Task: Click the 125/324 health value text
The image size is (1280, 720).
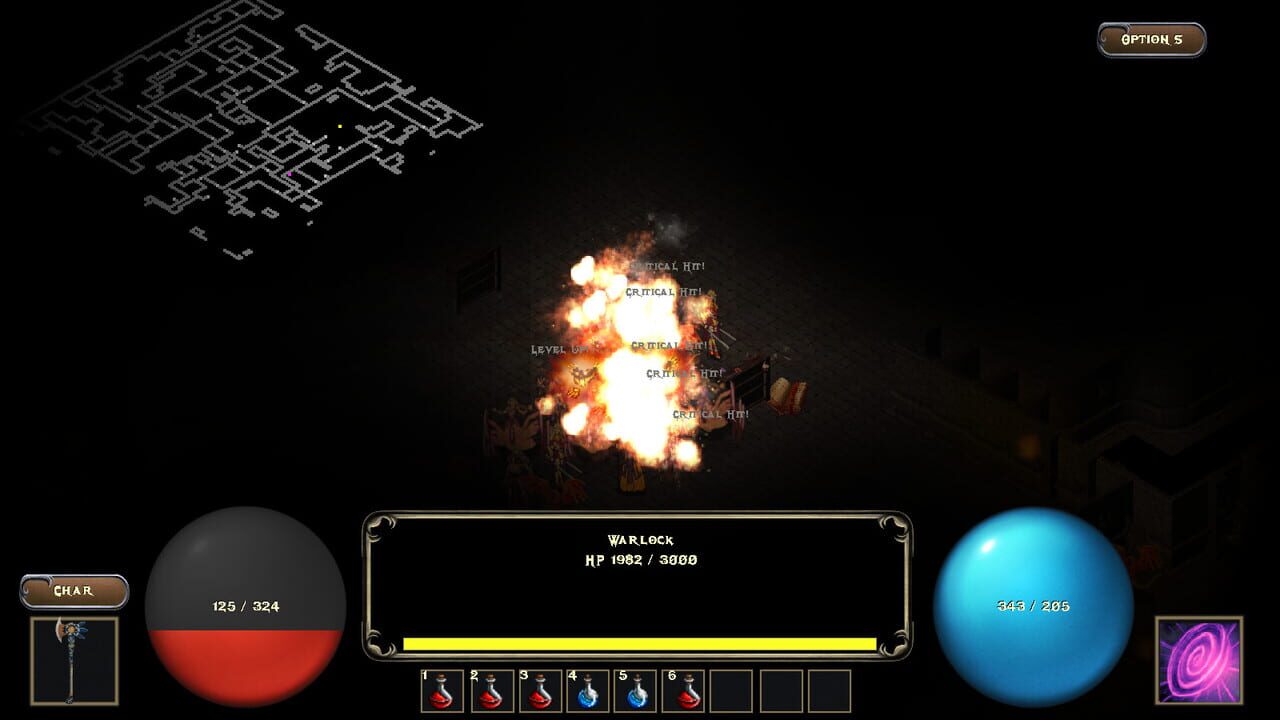Action: point(248,605)
